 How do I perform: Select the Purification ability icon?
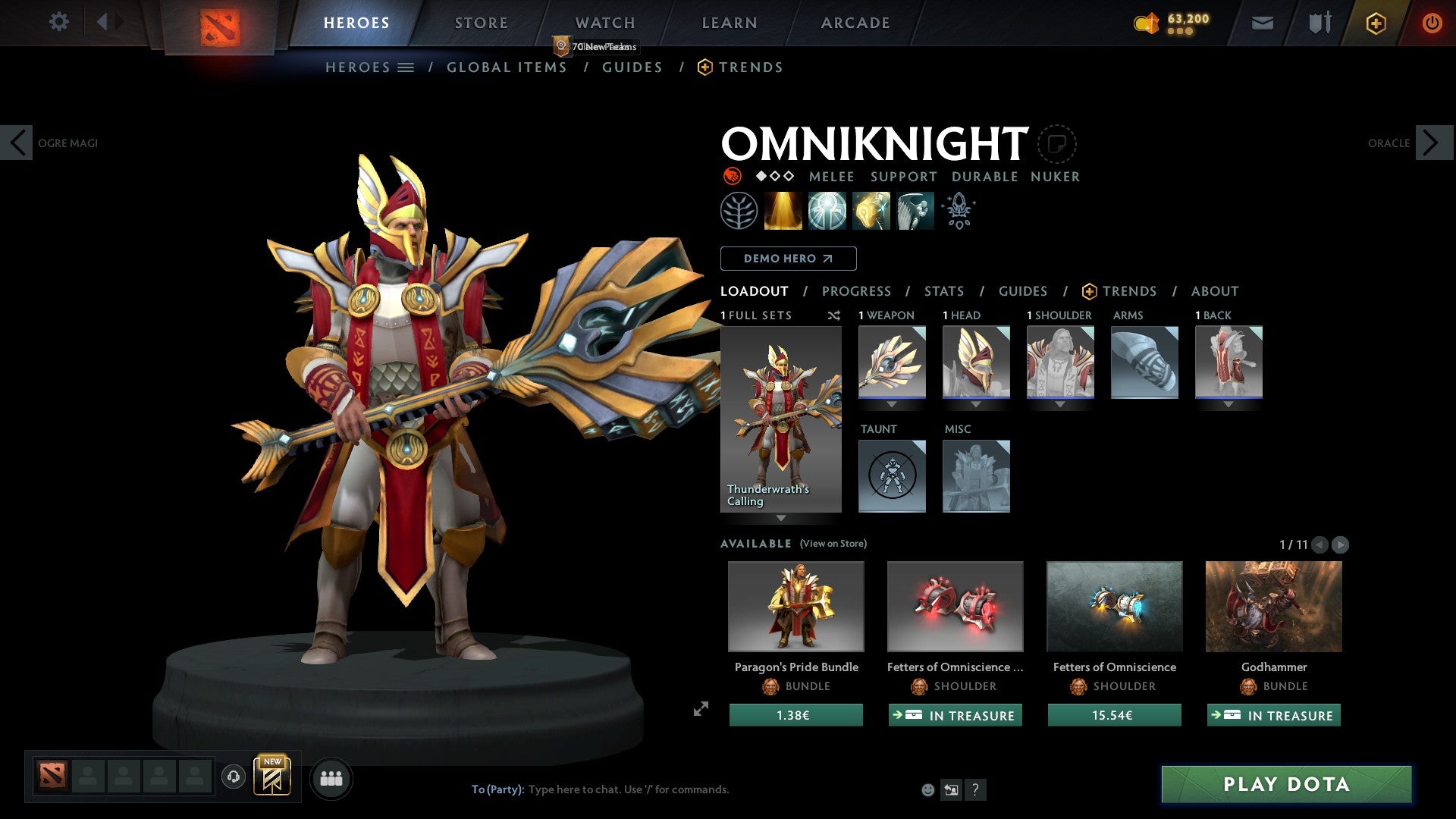pyautogui.click(x=783, y=211)
